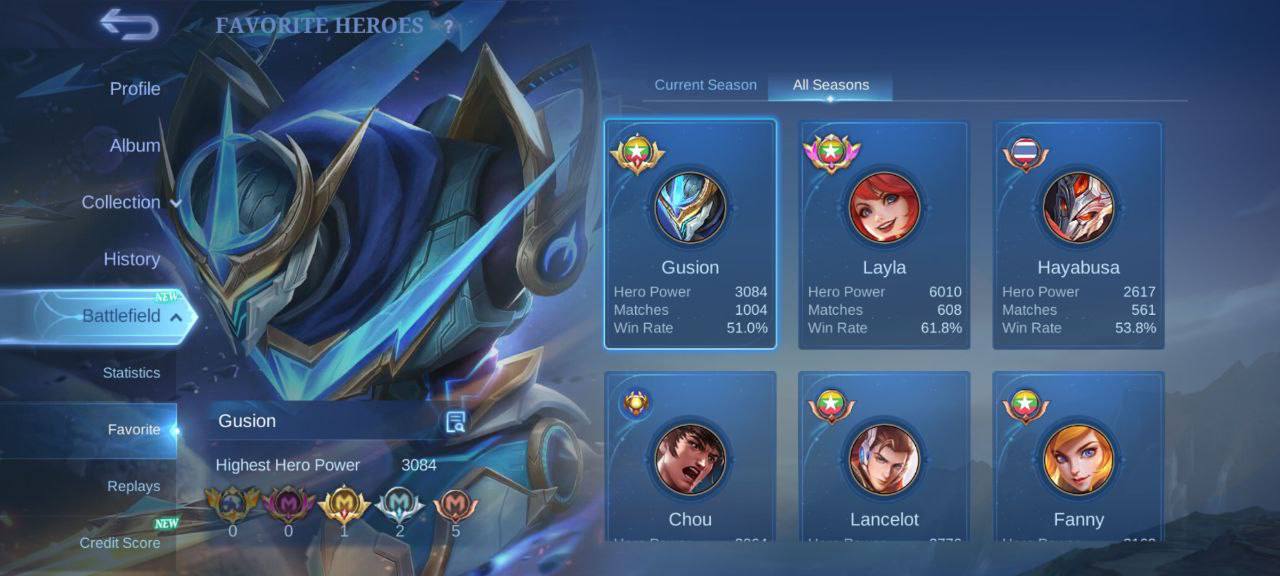The width and height of the screenshot is (1280, 576).
Task: Choose the Layla hero card
Action: coord(884,234)
